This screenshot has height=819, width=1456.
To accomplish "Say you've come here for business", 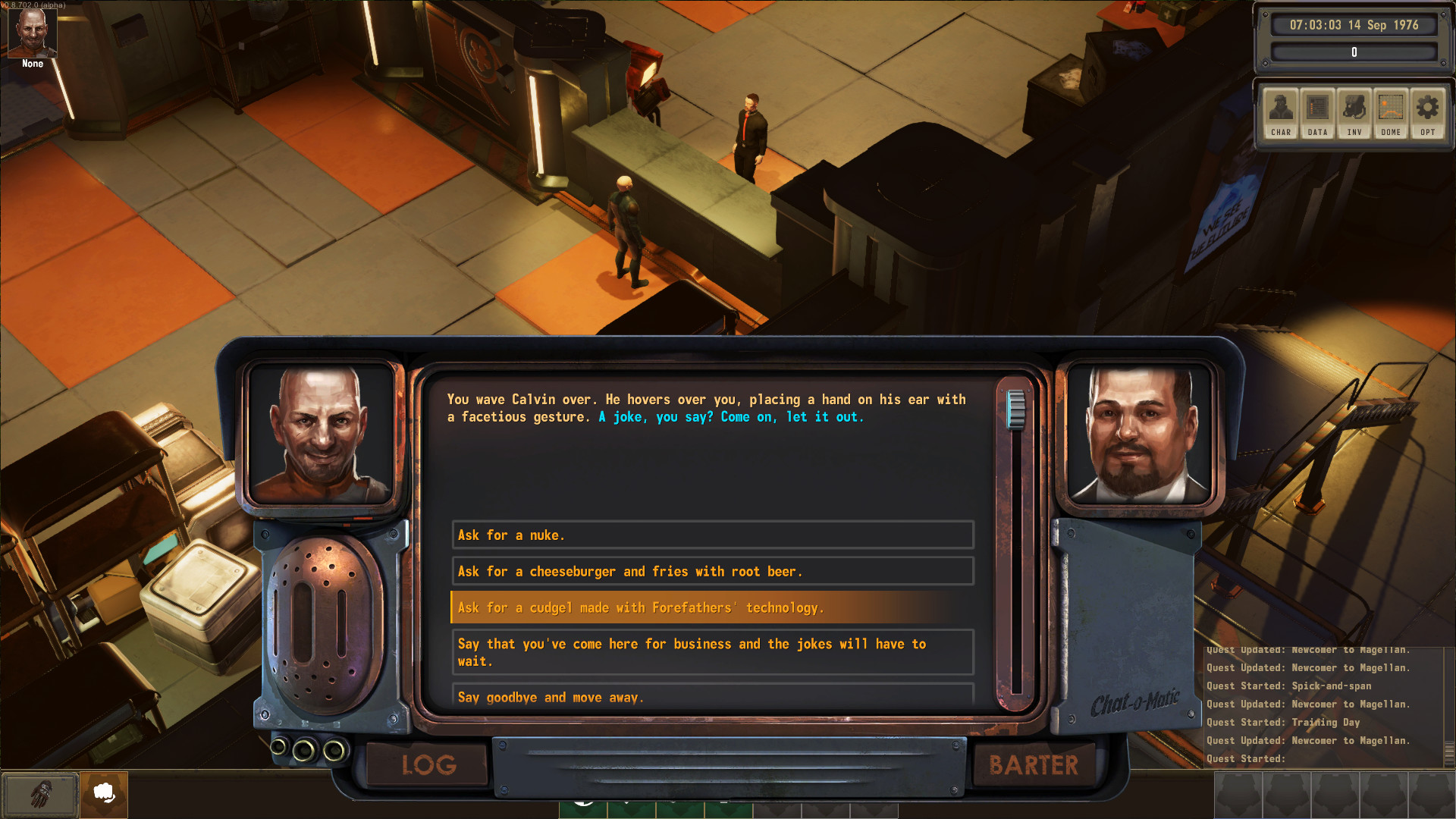I will tap(711, 652).
